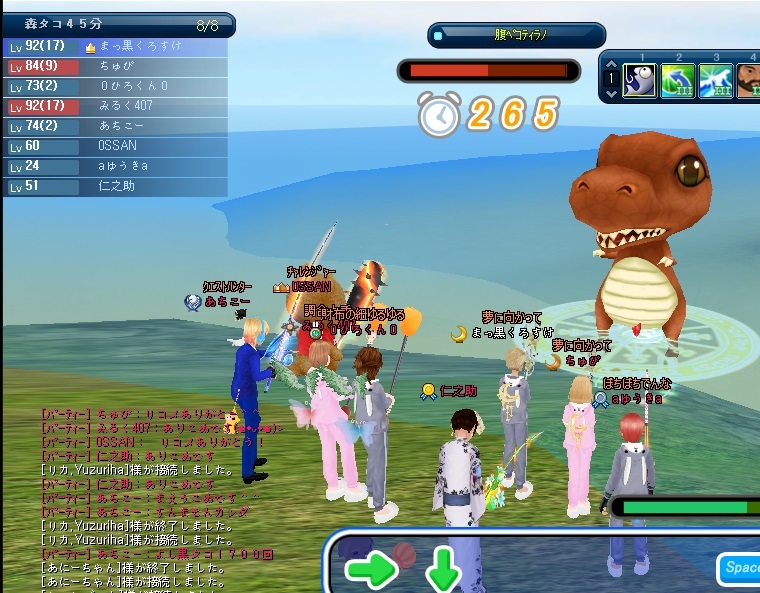760x593 pixels.
Task: Switch skill bar page up
Action: (x=611, y=64)
